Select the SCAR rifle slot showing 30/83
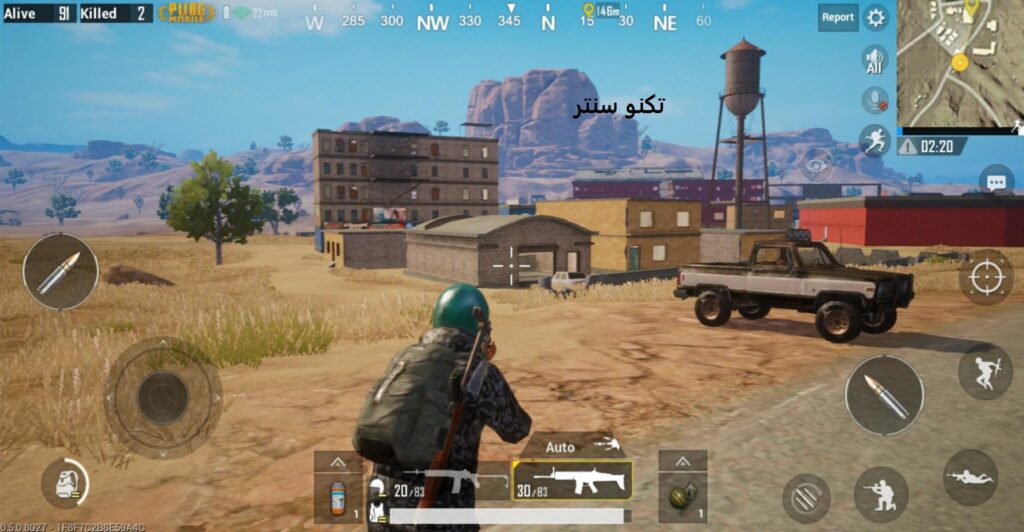 (x=572, y=481)
